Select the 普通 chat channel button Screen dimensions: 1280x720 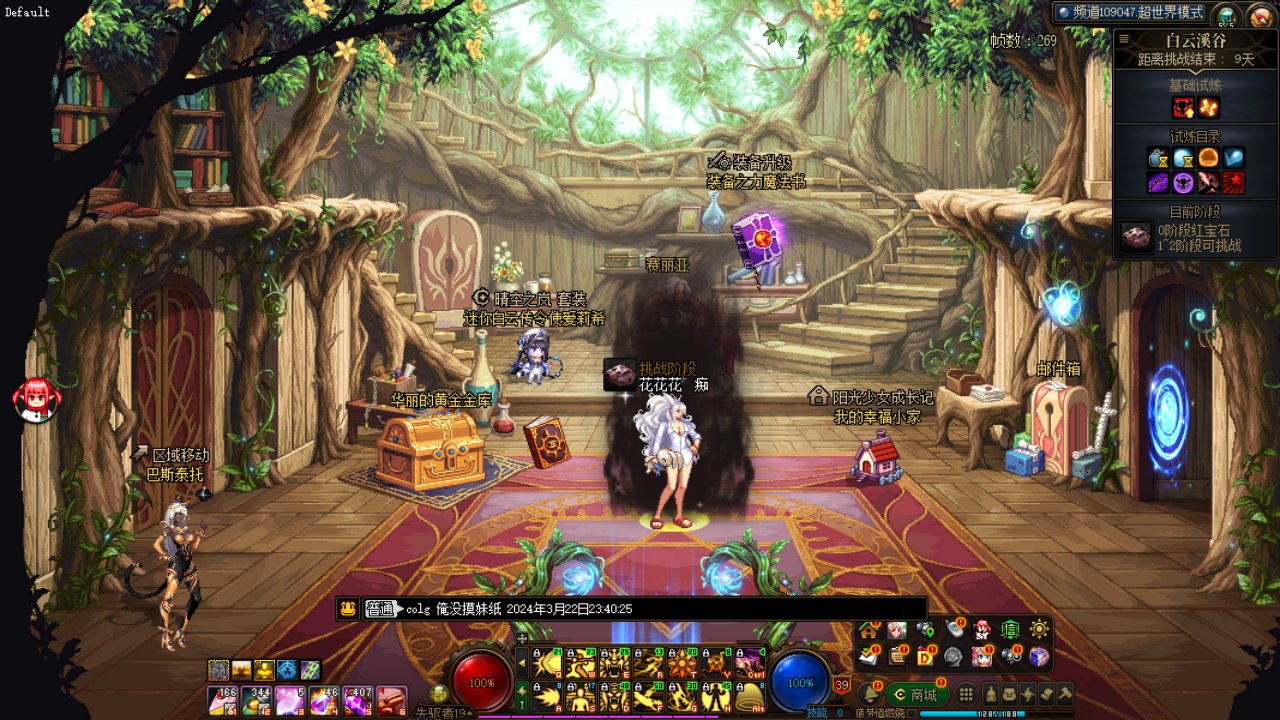[x=380, y=608]
